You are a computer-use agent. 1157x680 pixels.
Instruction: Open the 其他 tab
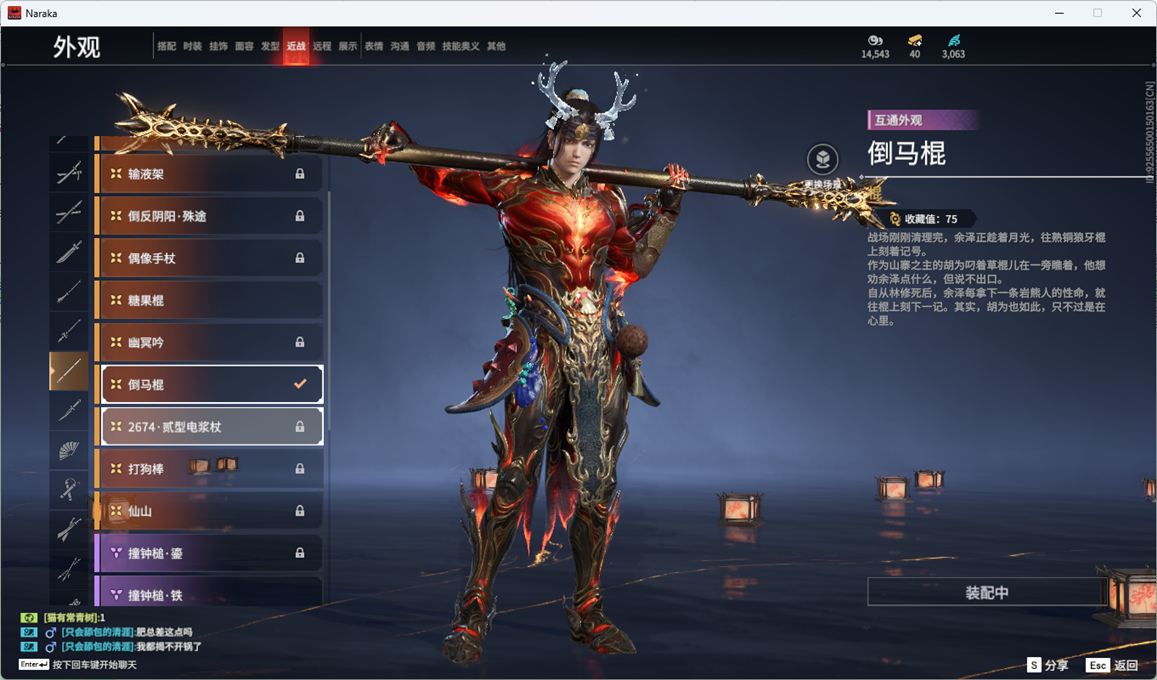(496, 47)
